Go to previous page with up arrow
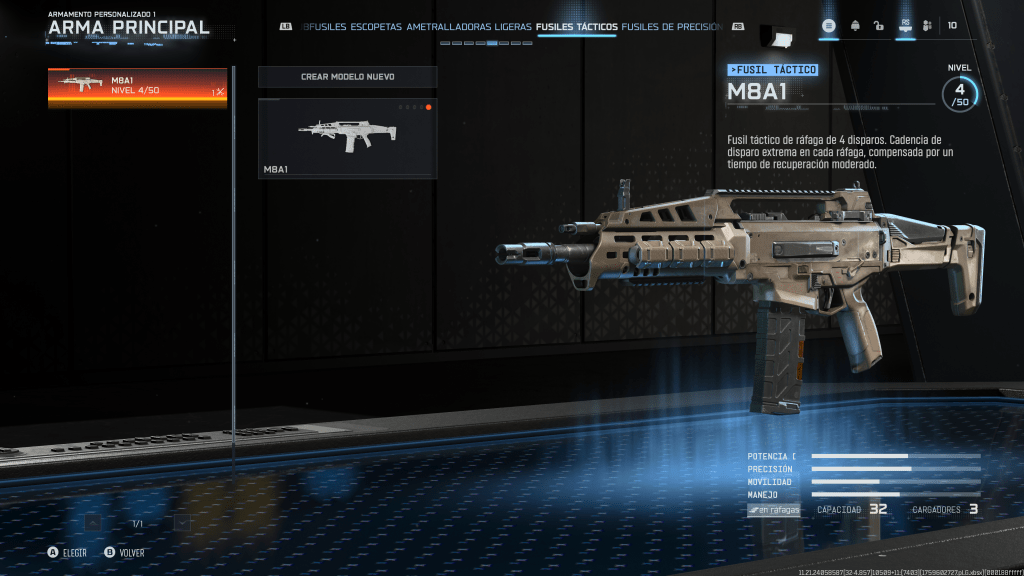The width and height of the screenshot is (1024, 576). (93, 522)
